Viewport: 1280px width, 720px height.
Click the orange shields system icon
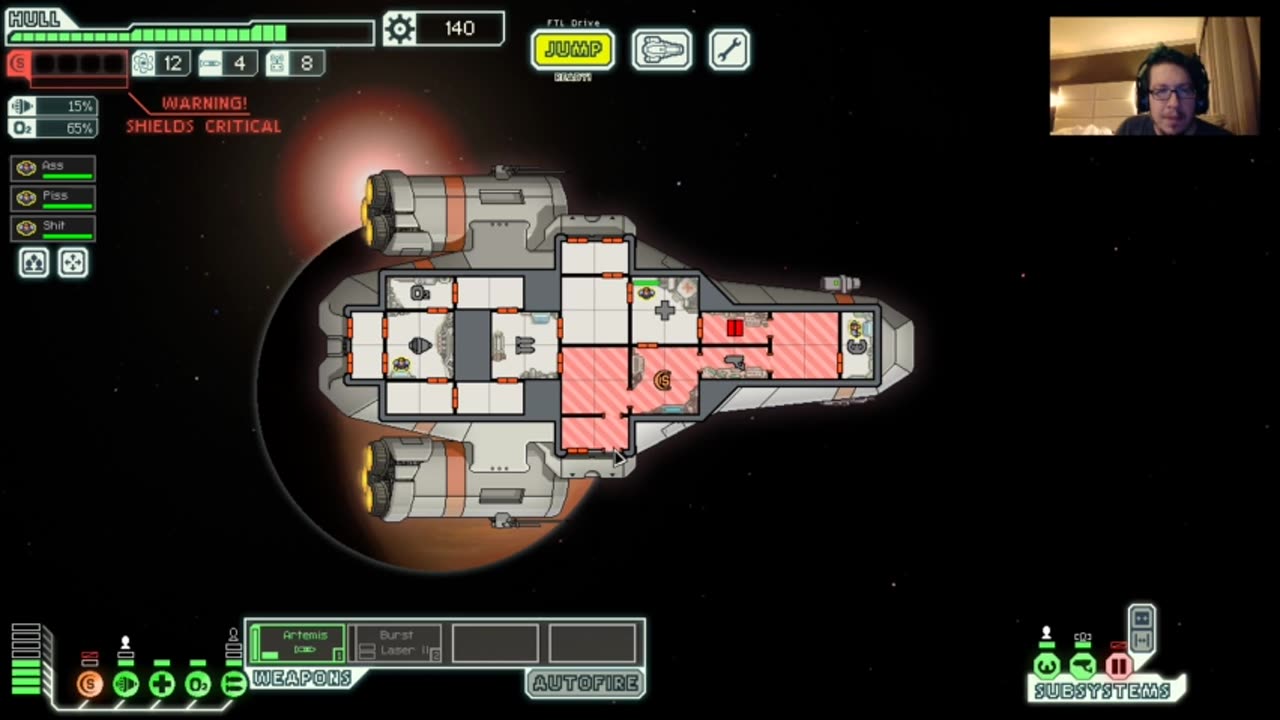(x=90, y=685)
